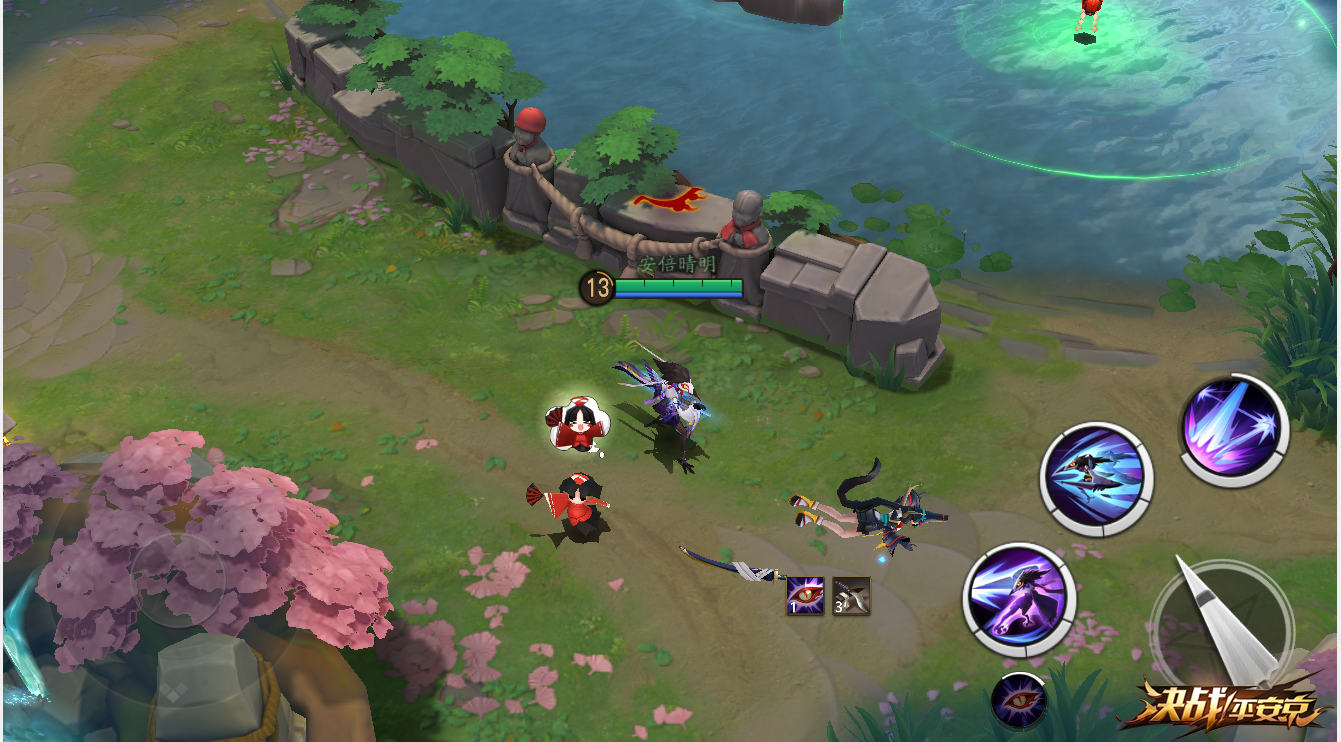1341x742 pixels.
Task: Tap the white blade basic attack button
Action: click(1221, 626)
